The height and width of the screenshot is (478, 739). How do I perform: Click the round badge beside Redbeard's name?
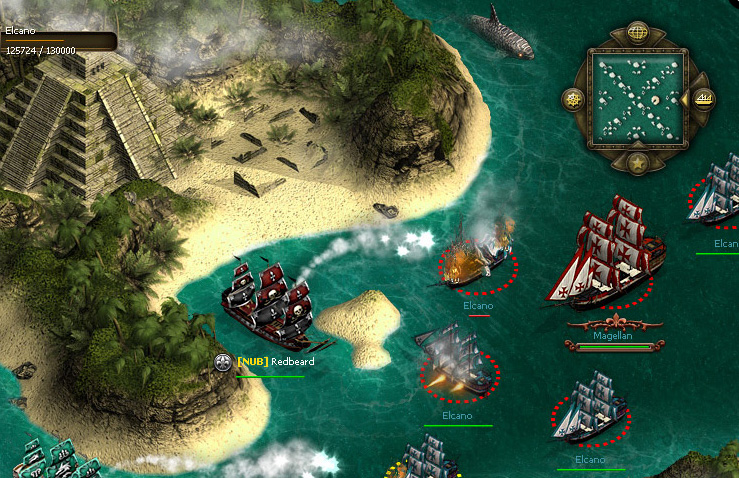[x=224, y=362]
